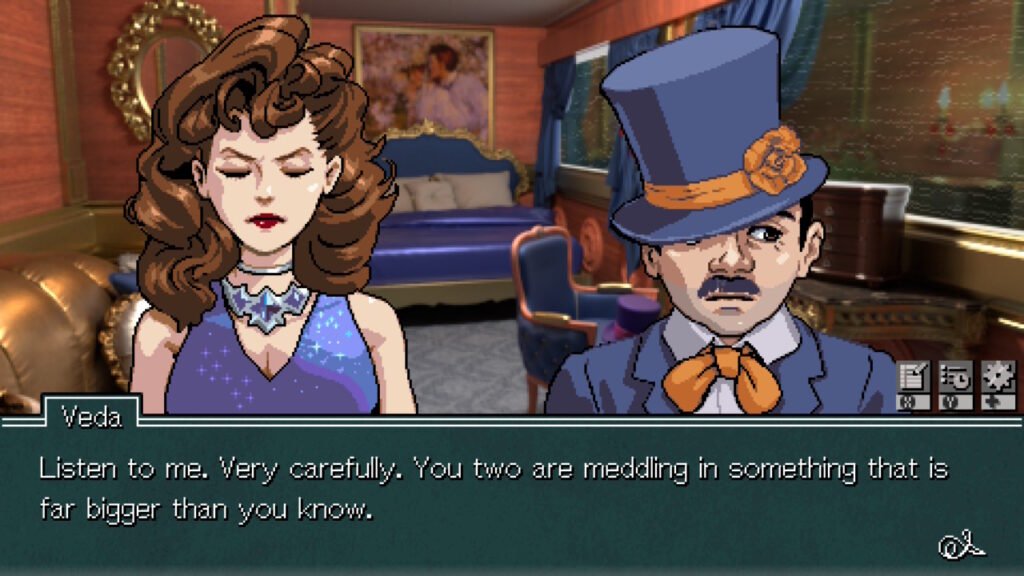Open the notebook icon with the pencil
1024x576 pixels.
click(913, 378)
